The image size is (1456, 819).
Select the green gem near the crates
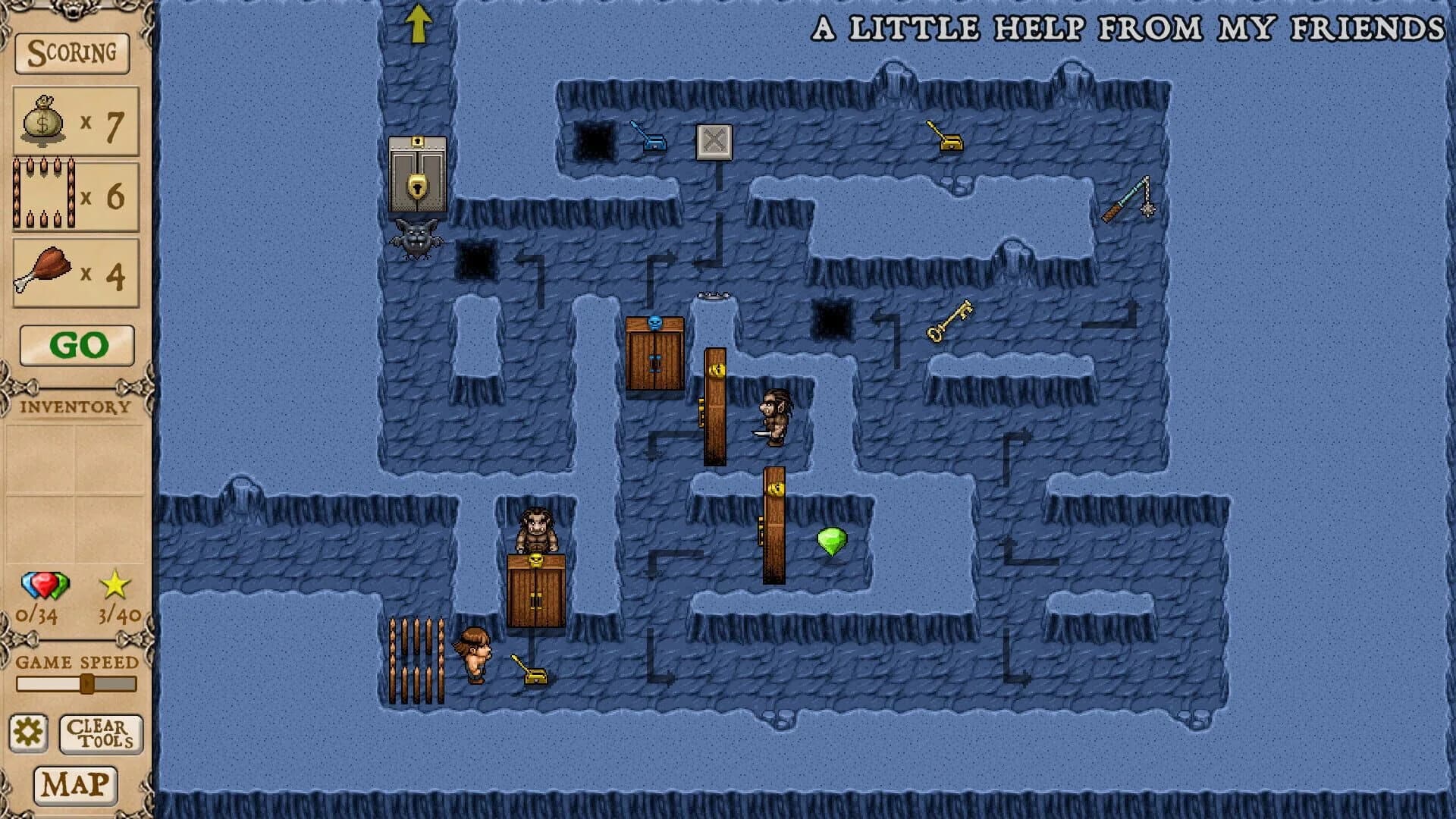click(831, 541)
